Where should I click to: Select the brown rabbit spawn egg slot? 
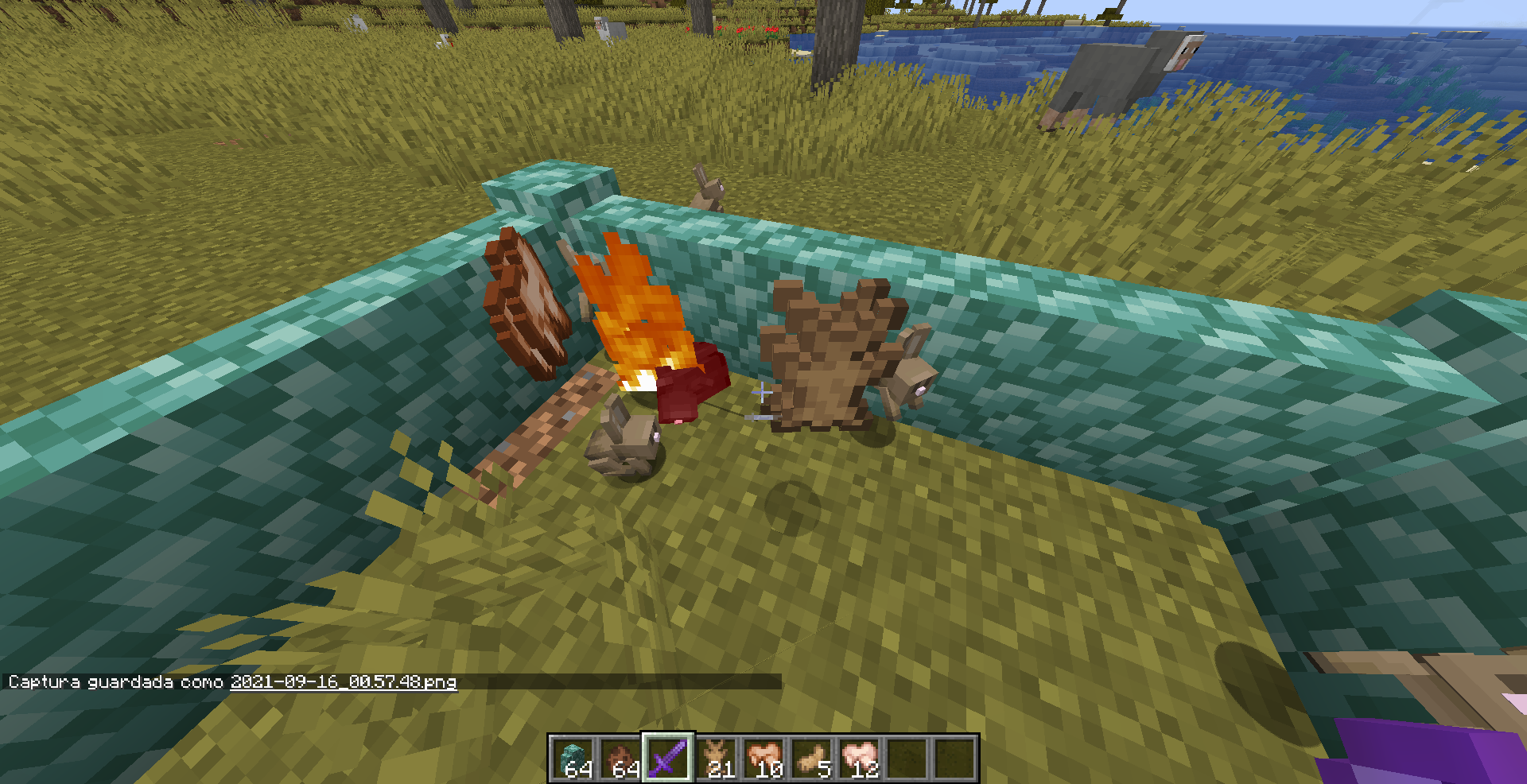click(x=621, y=758)
